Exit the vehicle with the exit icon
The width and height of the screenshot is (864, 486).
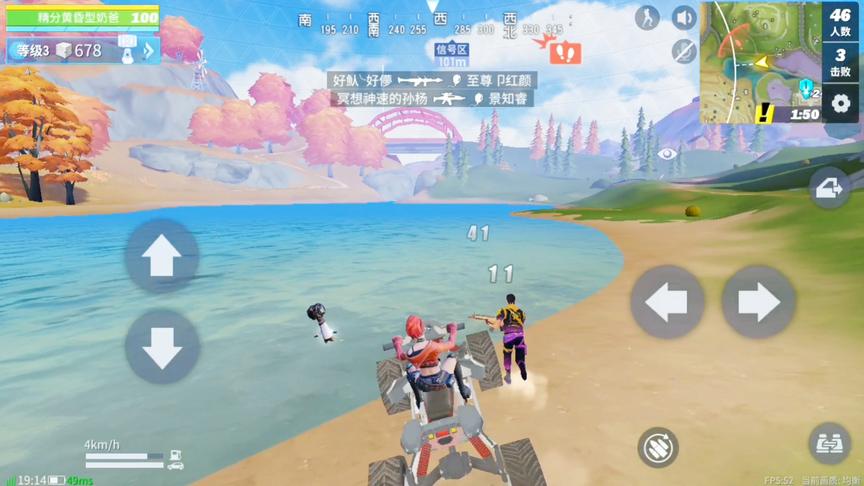pos(830,188)
